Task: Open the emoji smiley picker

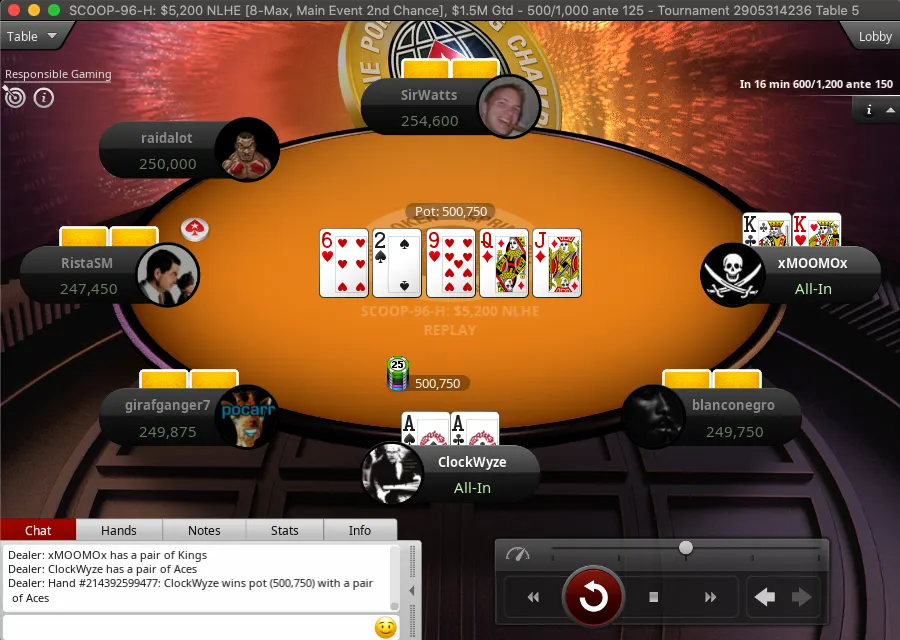Action: point(385,628)
